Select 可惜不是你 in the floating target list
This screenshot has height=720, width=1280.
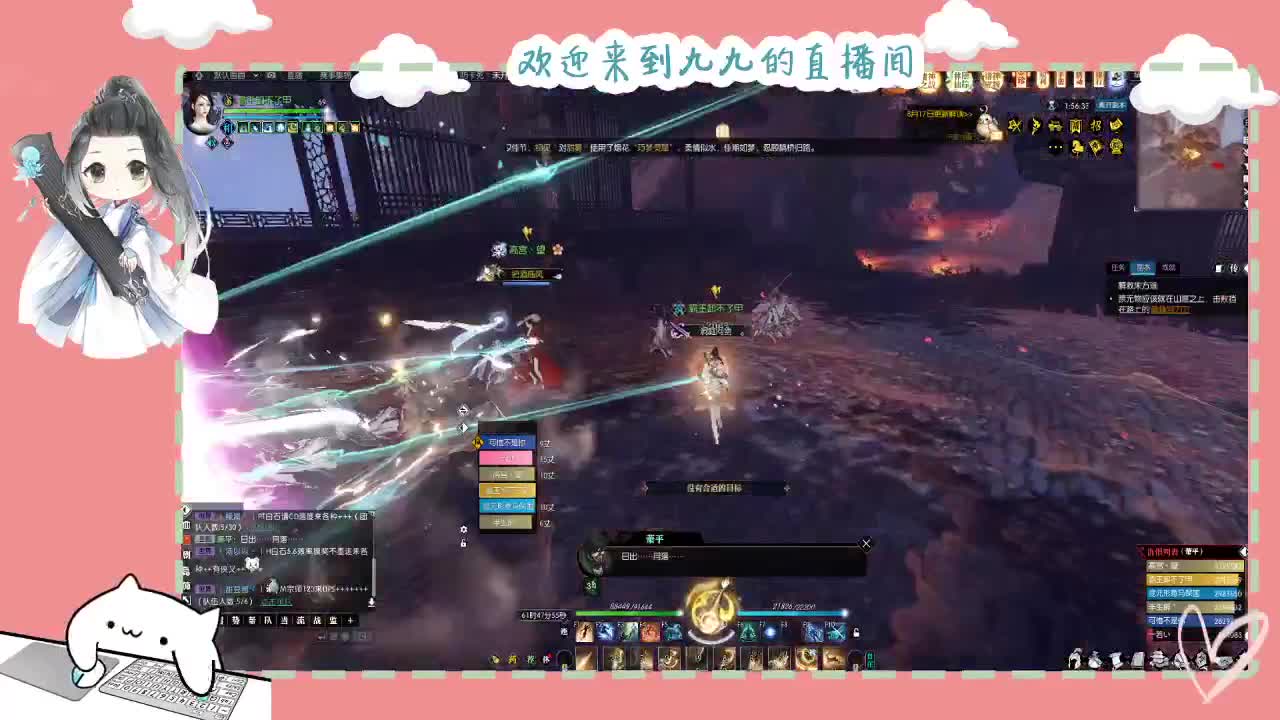[507, 443]
